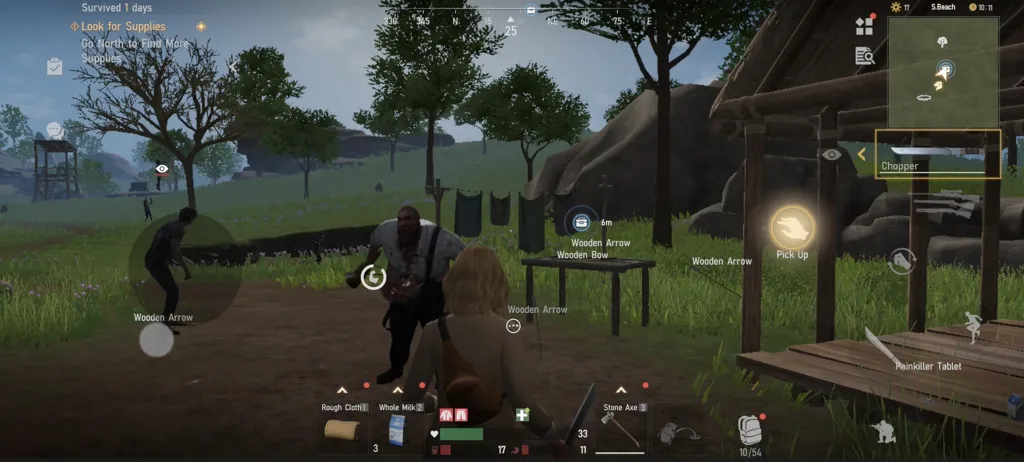Open the chat bubble icon
This screenshot has height=462, width=1024.
tap(55, 130)
